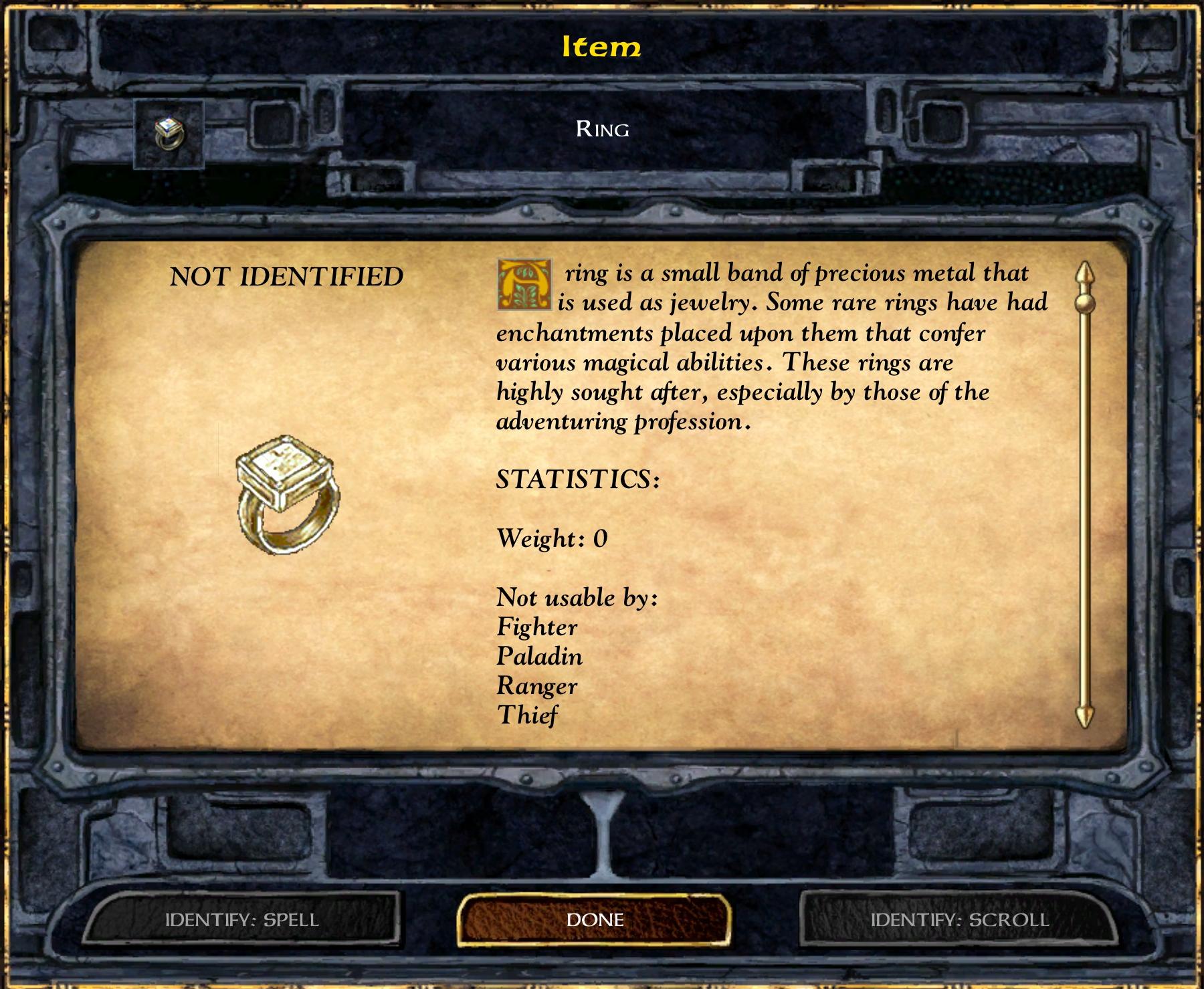
Task: Click the description scrollbar's up arrow
Action: [1084, 274]
